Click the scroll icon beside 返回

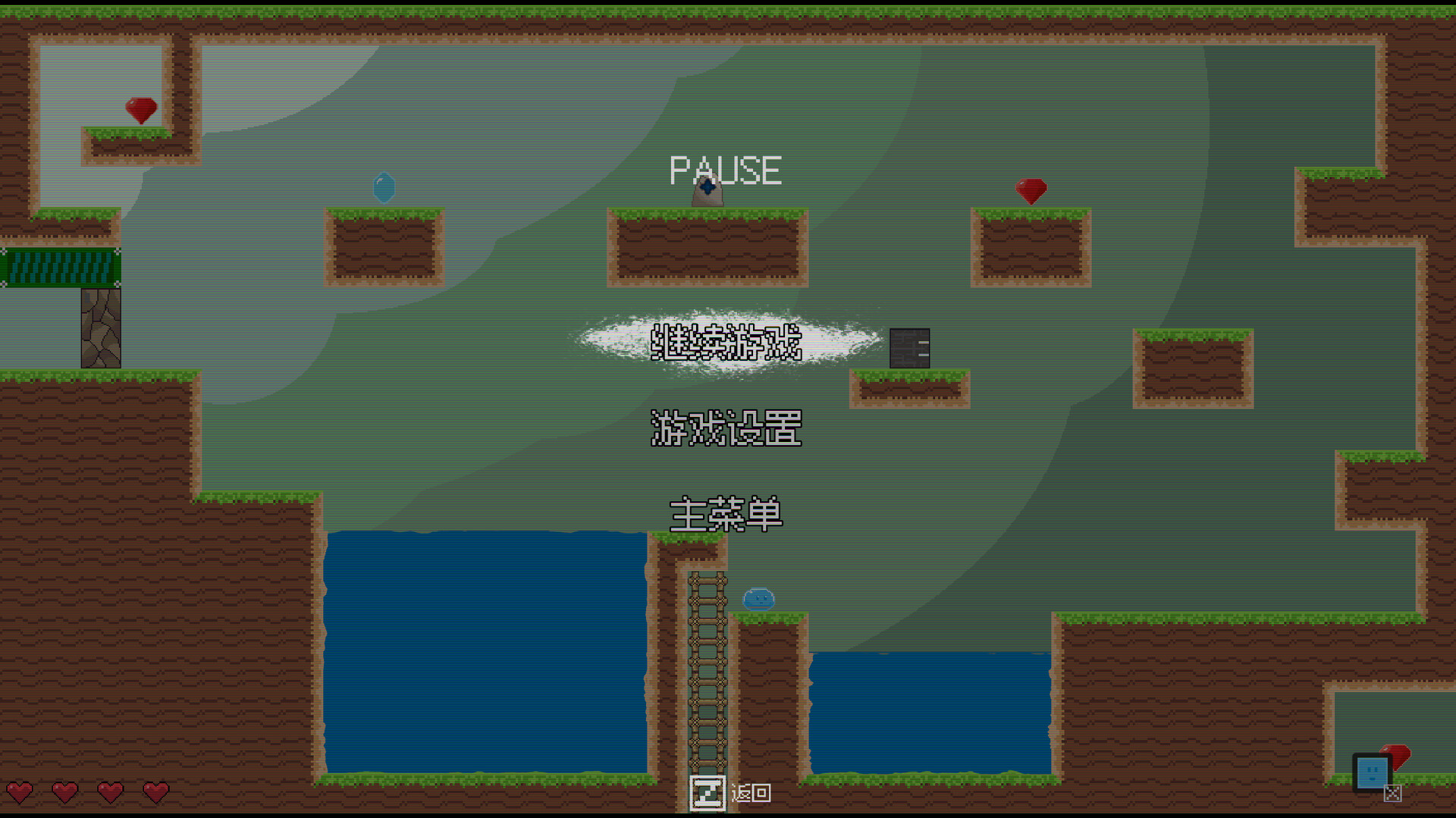point(708,793)
